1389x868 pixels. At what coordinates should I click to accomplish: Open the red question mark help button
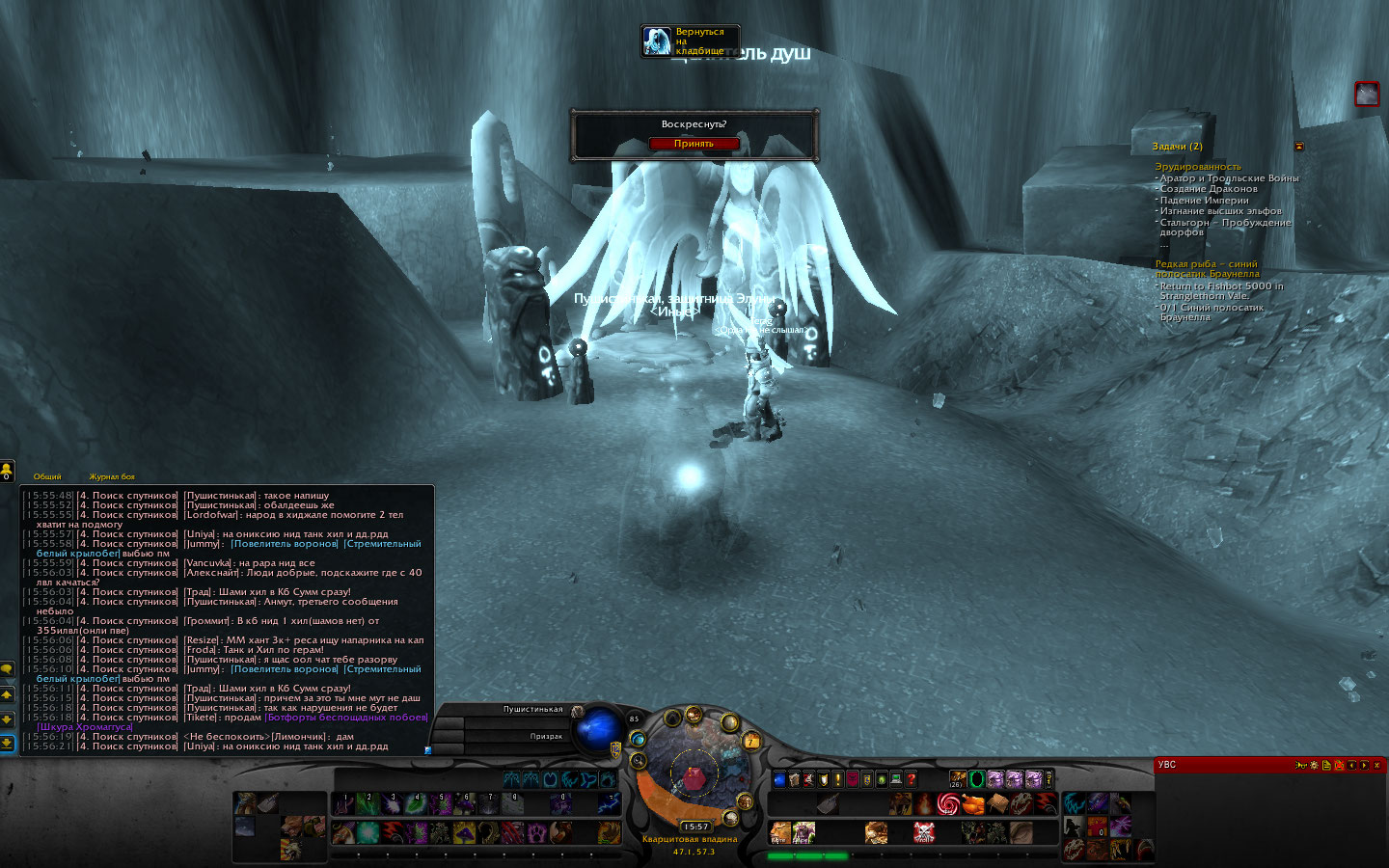click(x=911, y=779)
